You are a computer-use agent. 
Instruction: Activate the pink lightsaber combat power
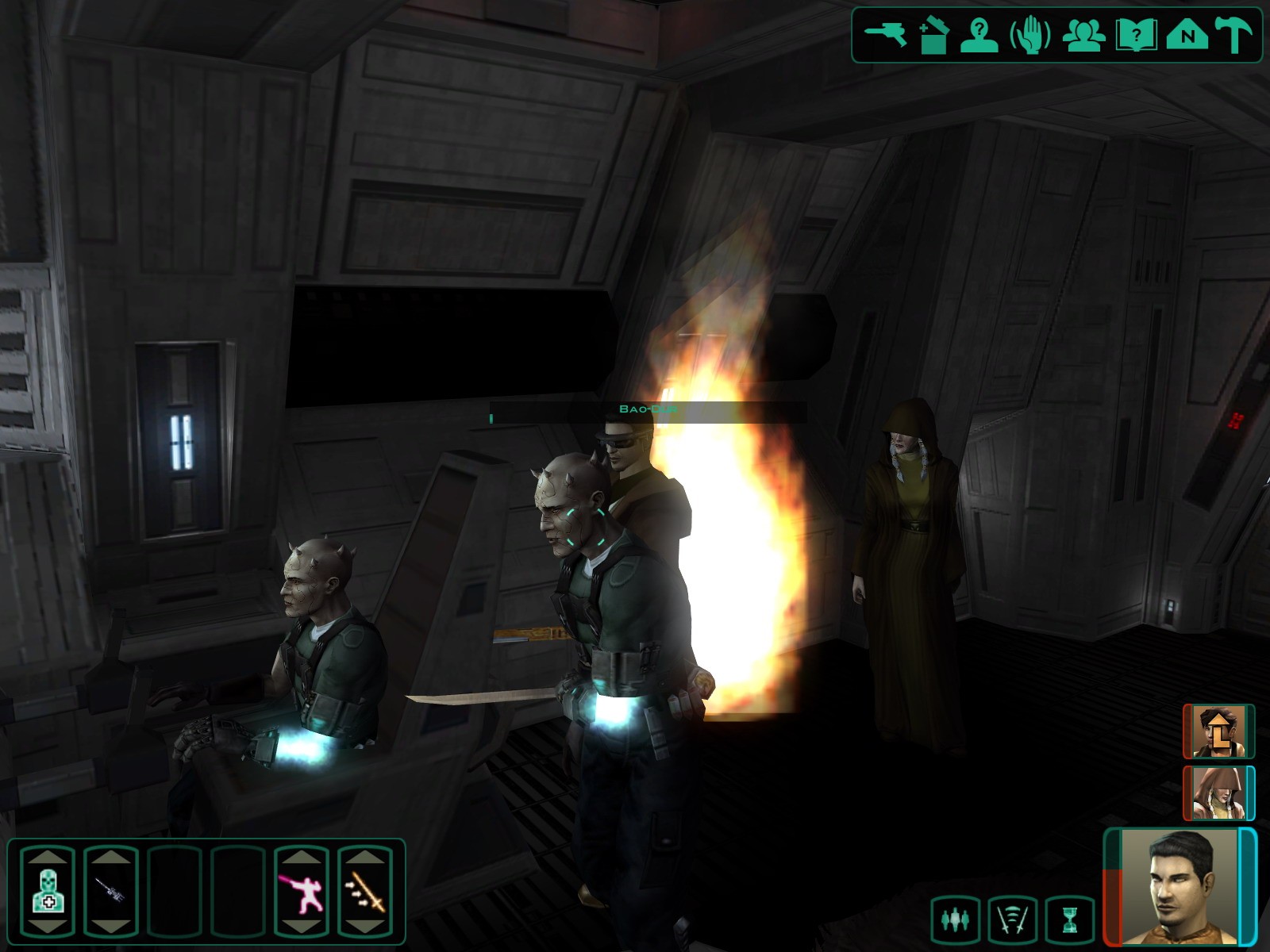tap(302, 892)
